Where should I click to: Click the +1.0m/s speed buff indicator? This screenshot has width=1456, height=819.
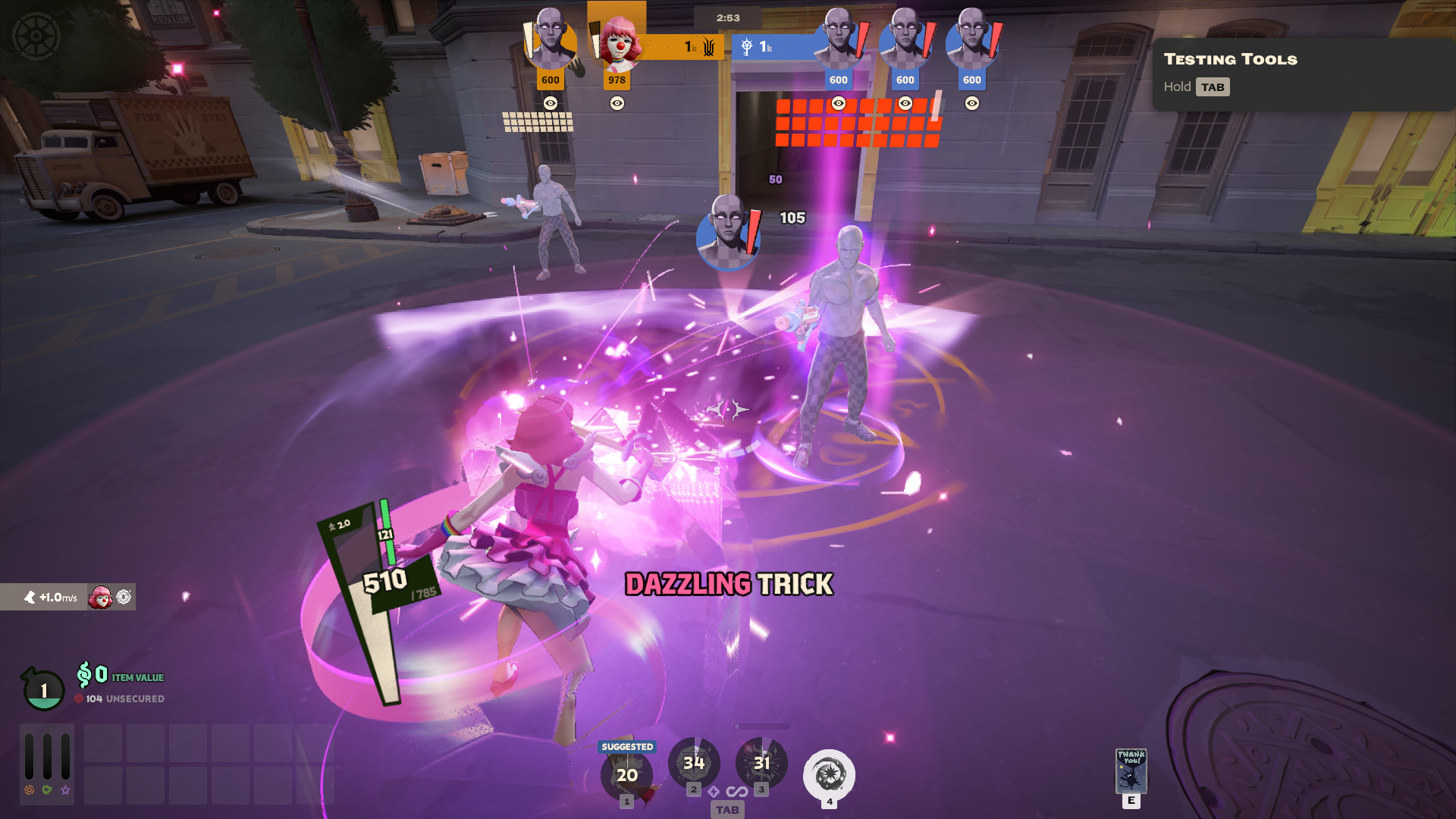pyautogui.click(x=52, y=598)
